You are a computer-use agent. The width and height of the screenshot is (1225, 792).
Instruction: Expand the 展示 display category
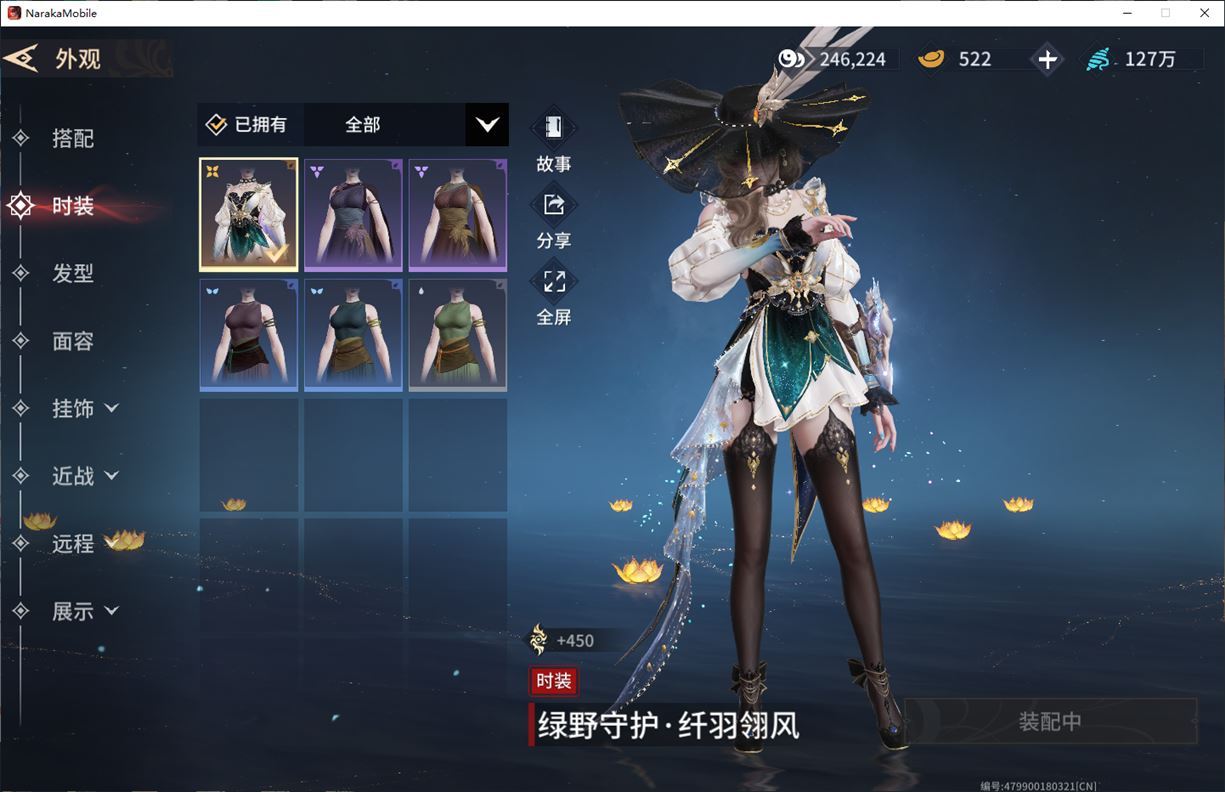(84, 611)
